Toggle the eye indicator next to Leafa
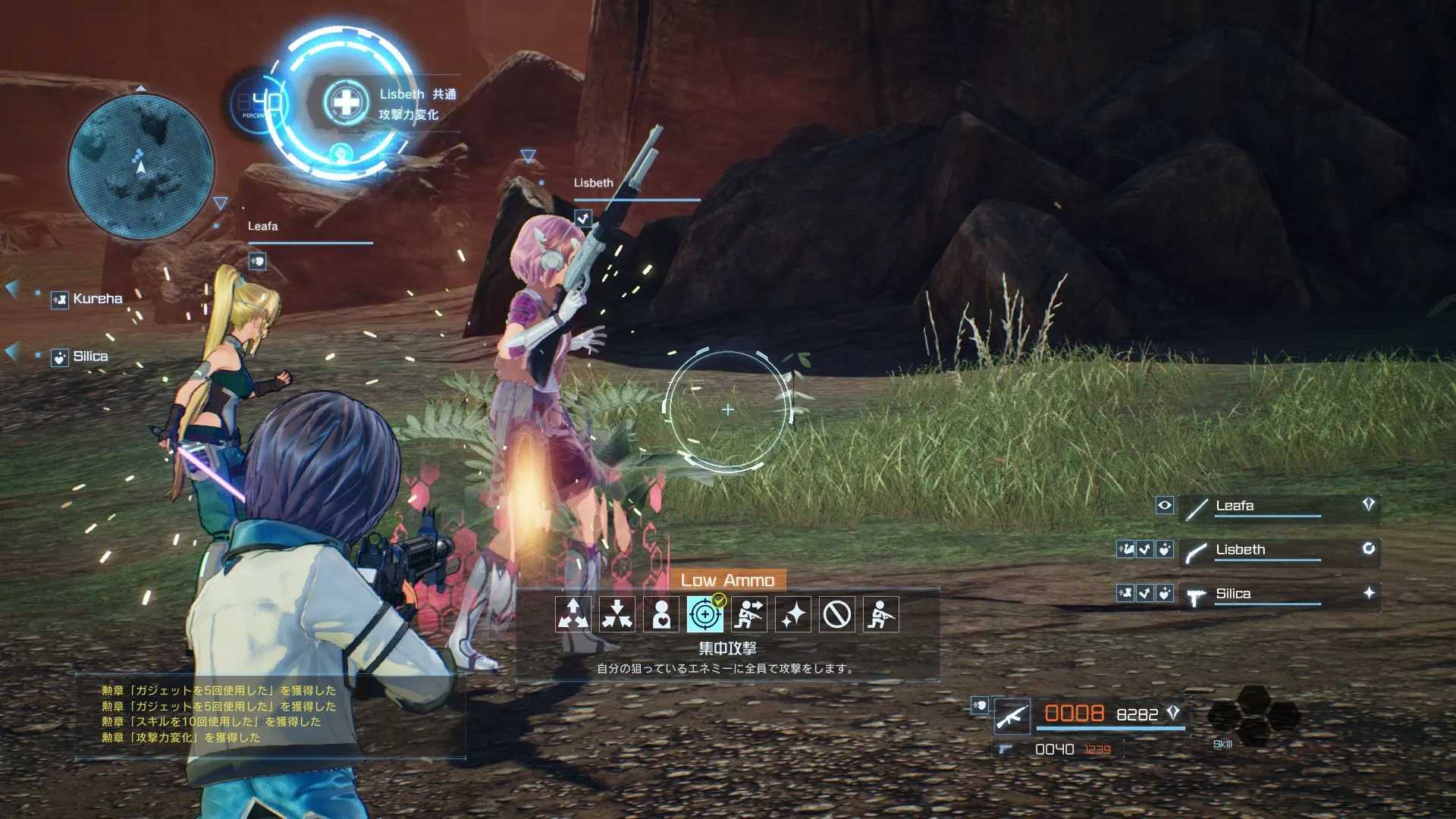Viewport: 1456px width, 819px height. pos(1165,505)
